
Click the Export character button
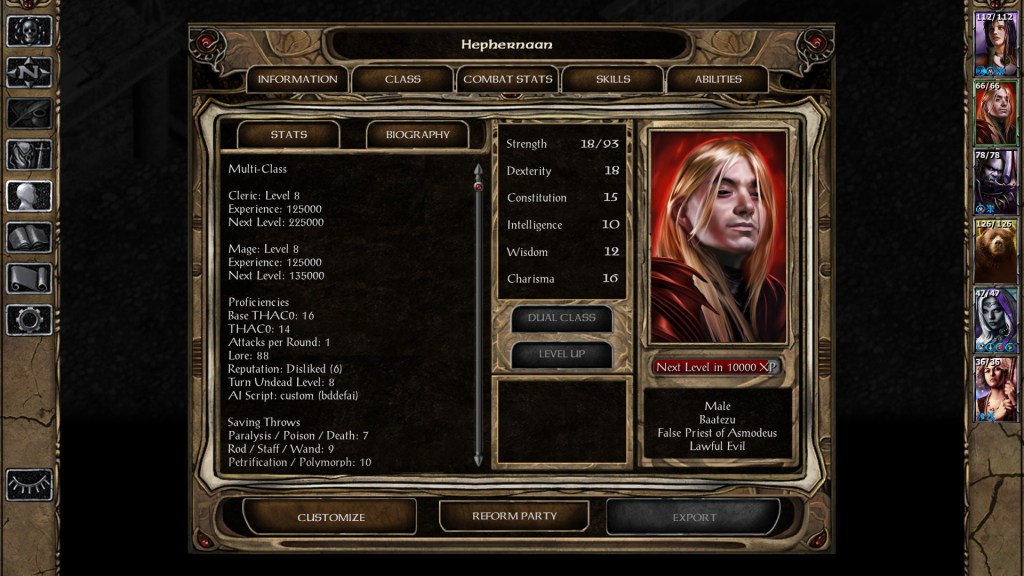[x=694, y=517]
